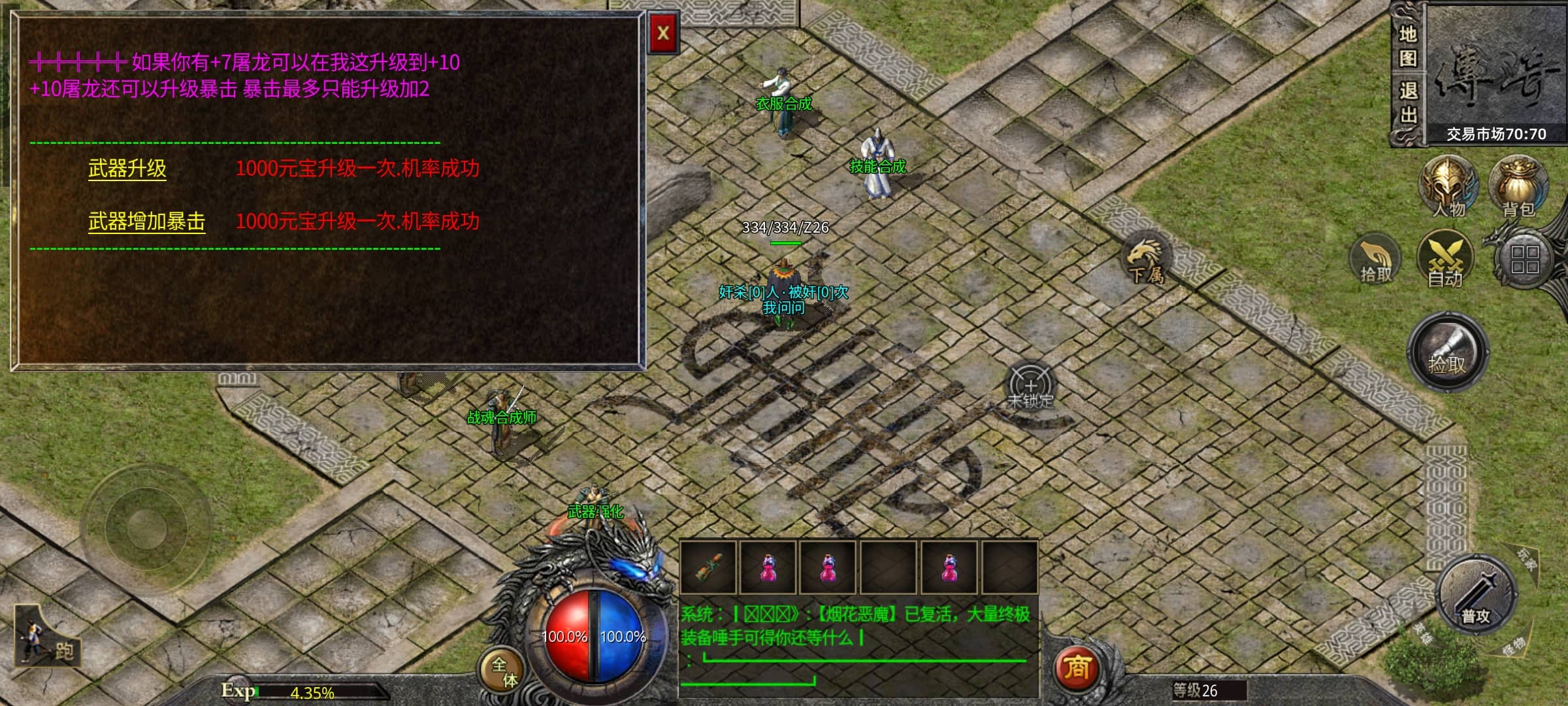Image resolution: width=1568 pixels, height=706 pixels.
Task: Toggle the 自动 auto-battle crossed swords
Action: coord(1445,260)
